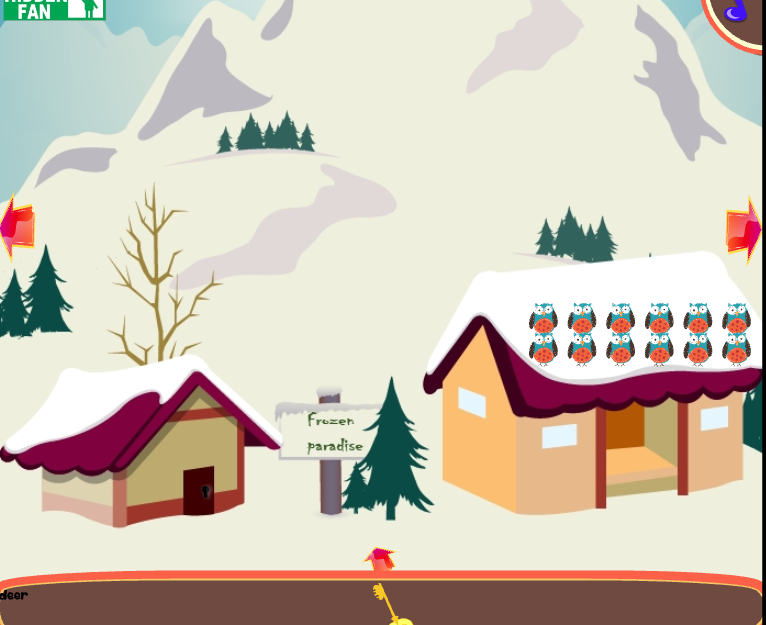Select the golden key in the inventory
766x625 pixels.
(389, 606)
